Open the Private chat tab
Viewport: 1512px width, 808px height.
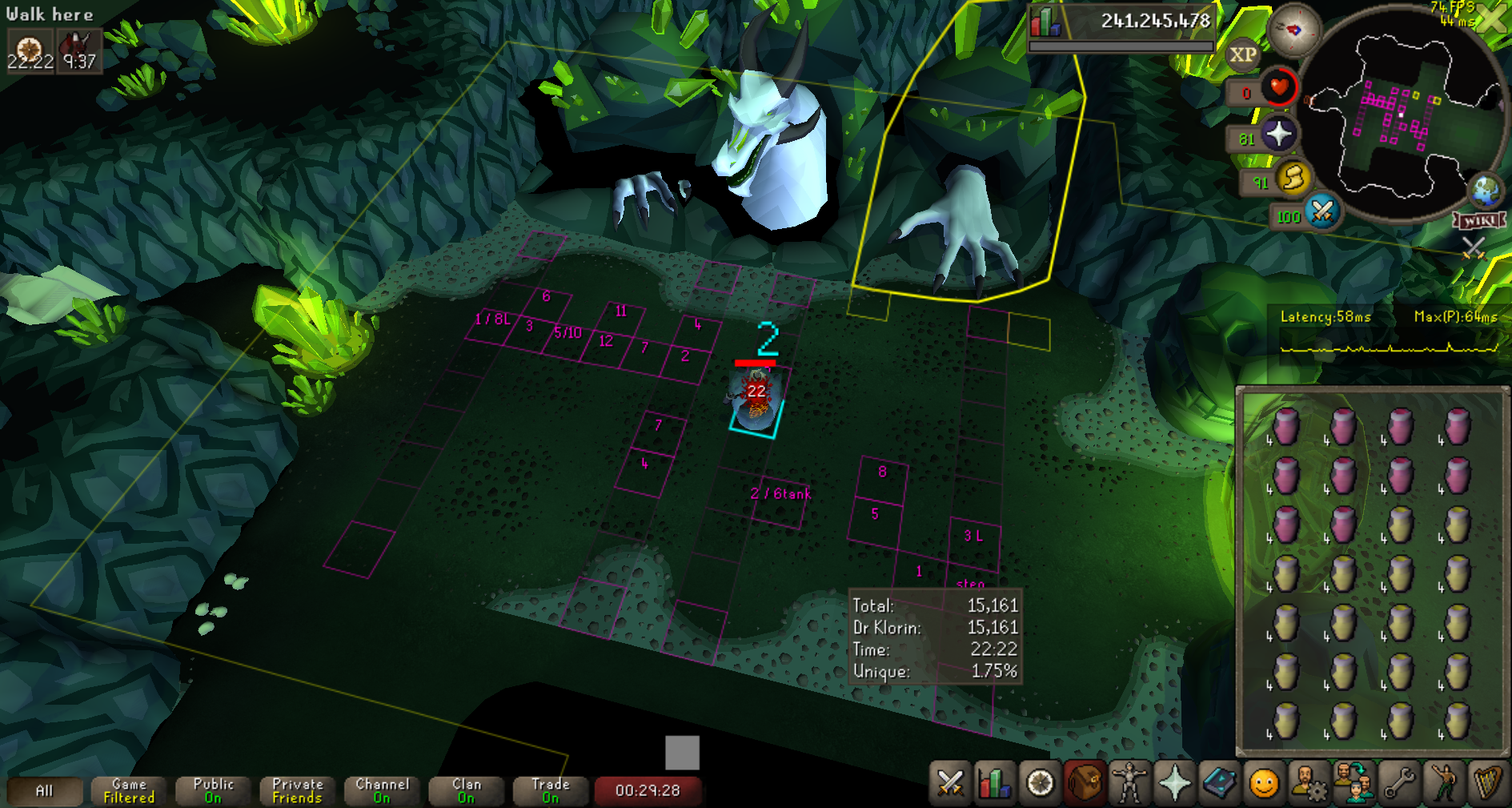tap(298, 790)
